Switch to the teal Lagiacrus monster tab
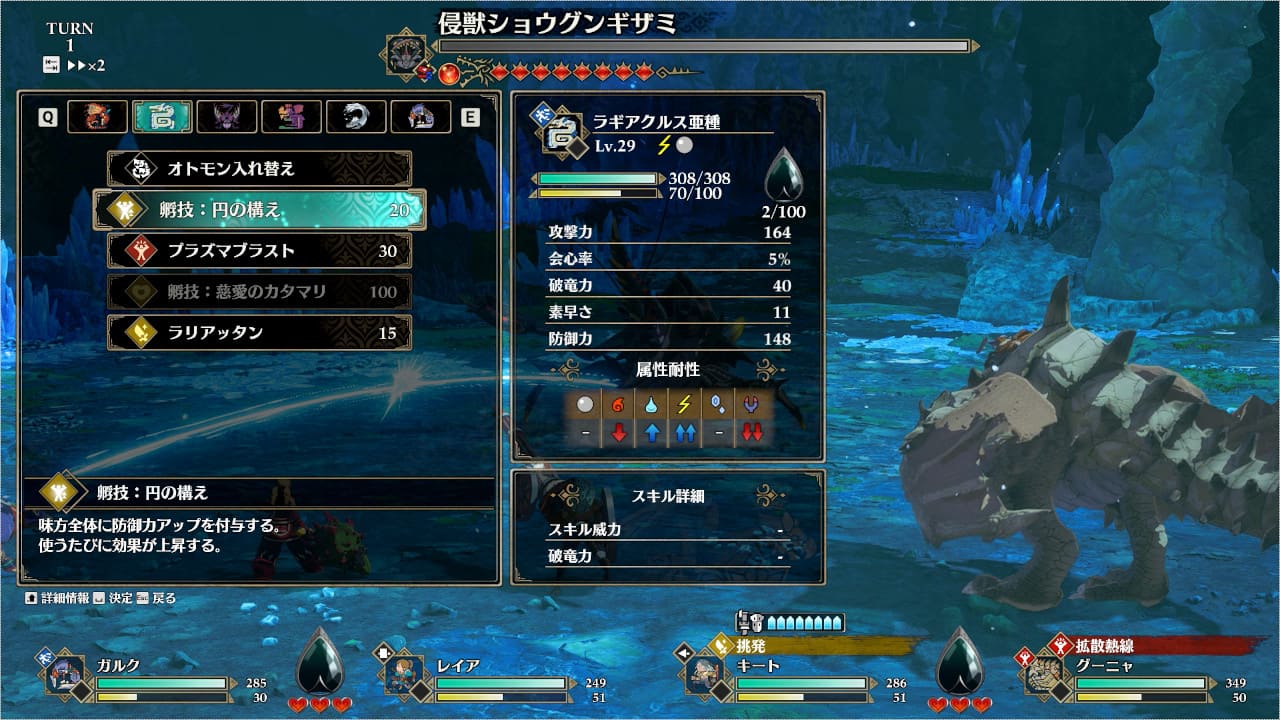The image size is (1280, 720). 162,117
